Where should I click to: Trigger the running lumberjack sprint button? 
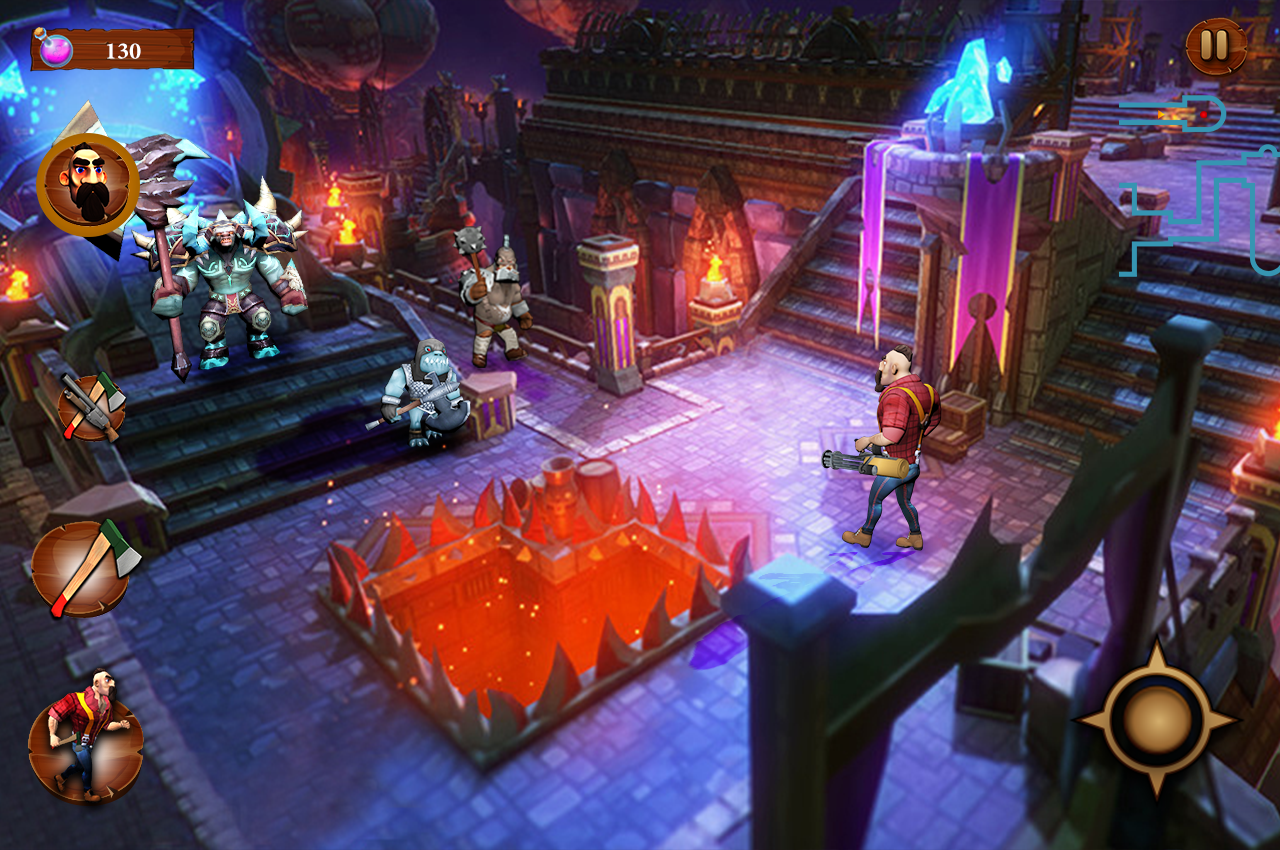(86, 736)
